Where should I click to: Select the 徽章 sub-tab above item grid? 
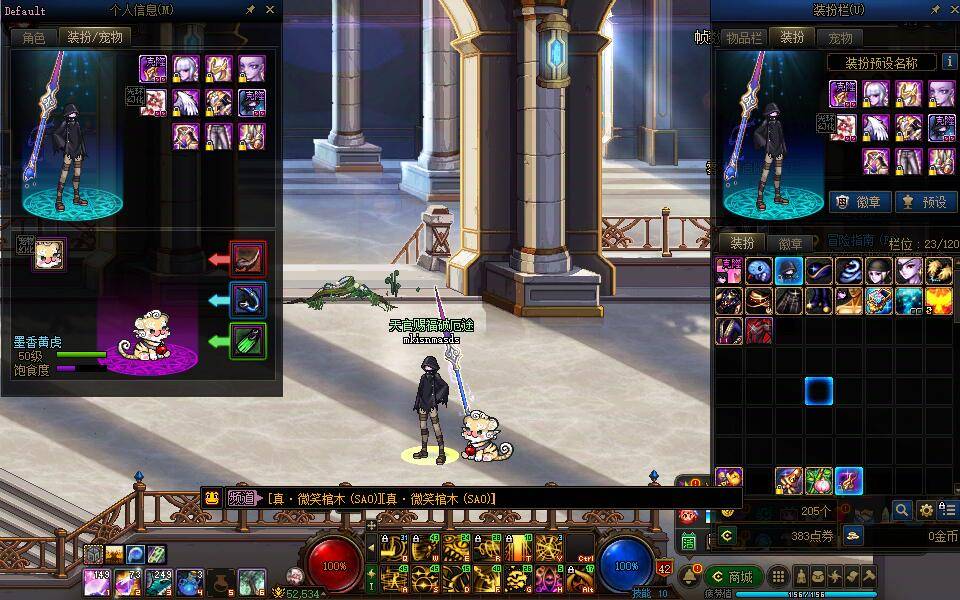(x=791, y=243)
